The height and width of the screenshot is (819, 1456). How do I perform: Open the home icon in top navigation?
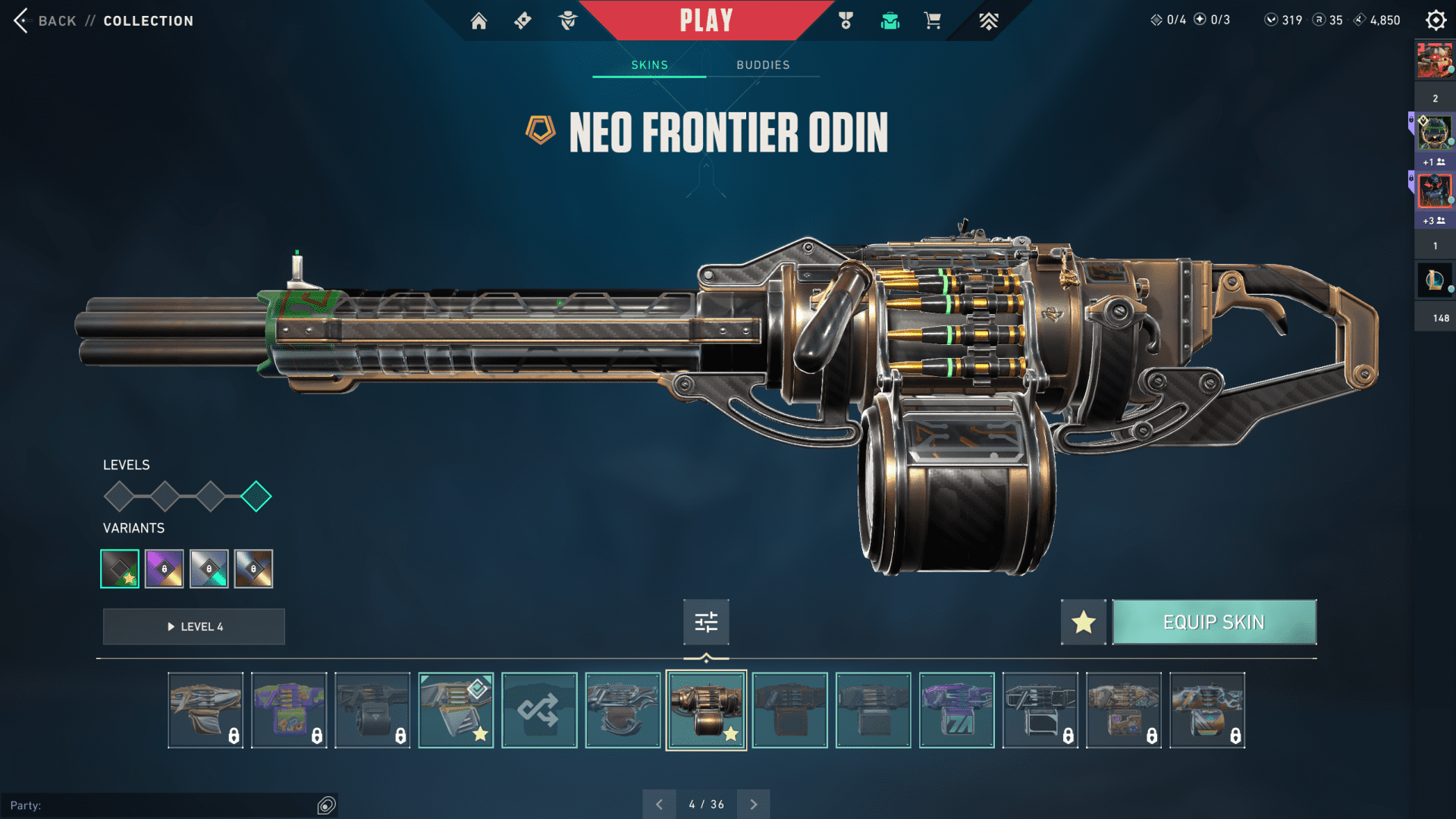pyautogui.click(x=479, y=21)
